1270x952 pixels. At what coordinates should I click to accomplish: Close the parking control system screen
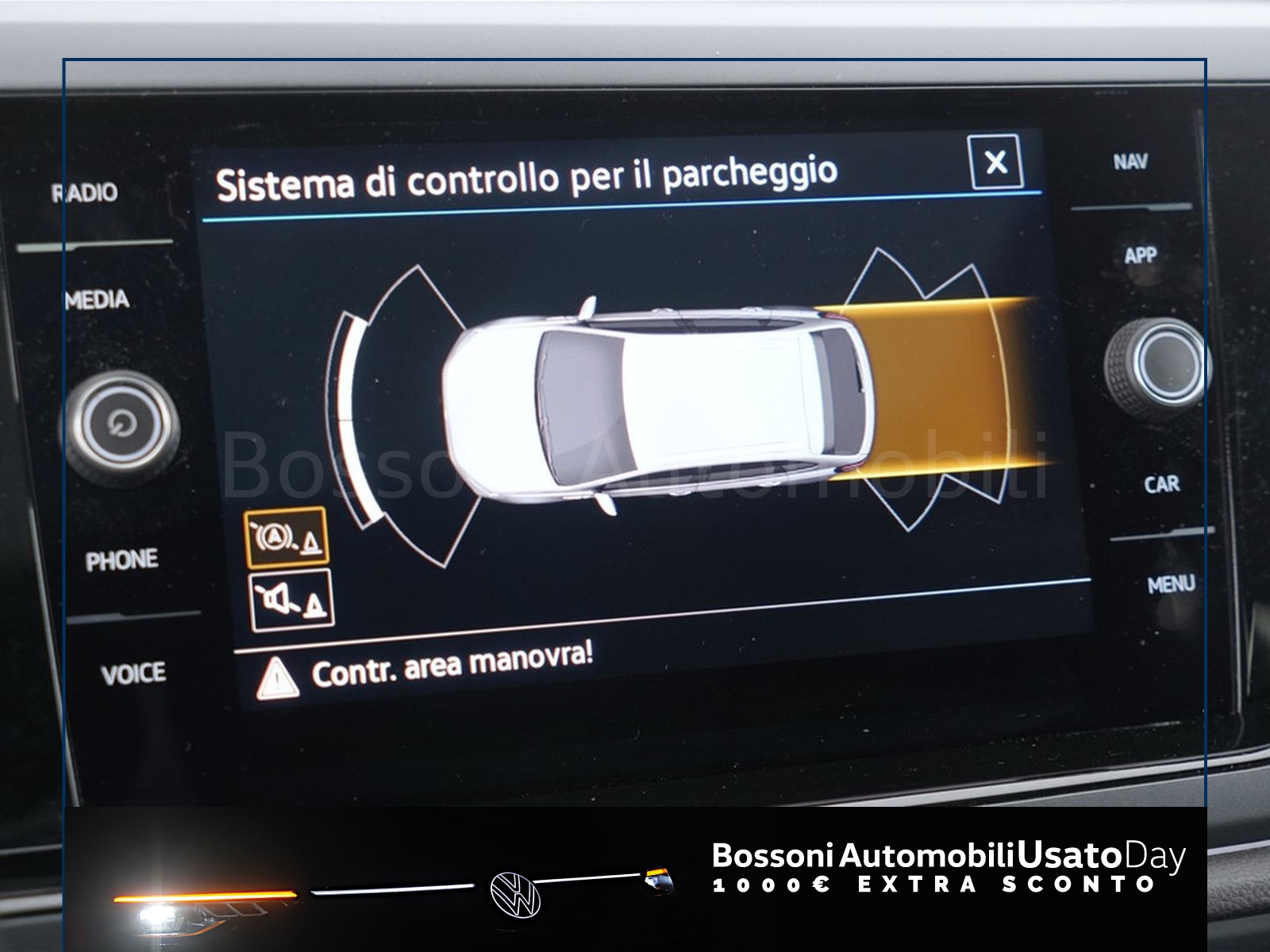pos(995,163)
